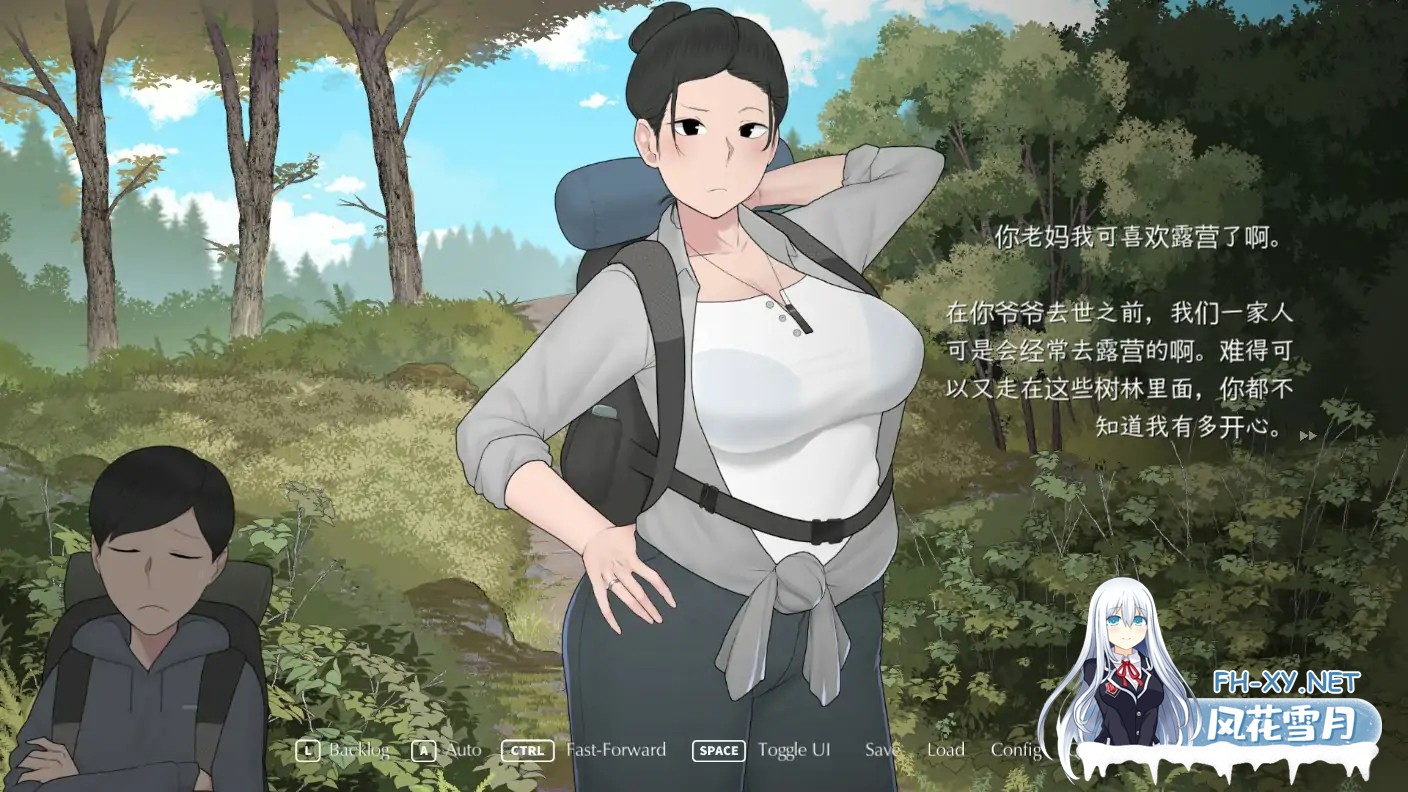Select Save from the quick menu
The width and height of the screenshot is (1408, 792).
(880, 749)
